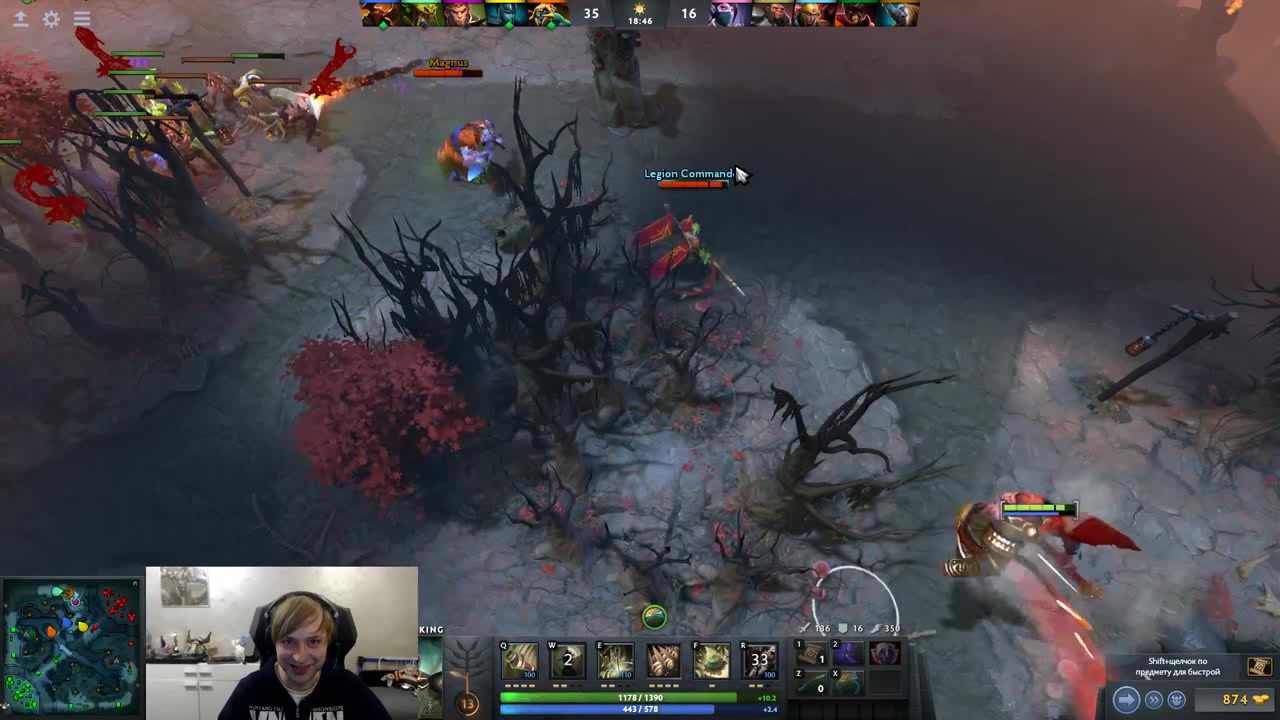This screenshot has height=720, width=1280.
Task: Click the Radiant score showing 35
Action: tap(590, 14)
